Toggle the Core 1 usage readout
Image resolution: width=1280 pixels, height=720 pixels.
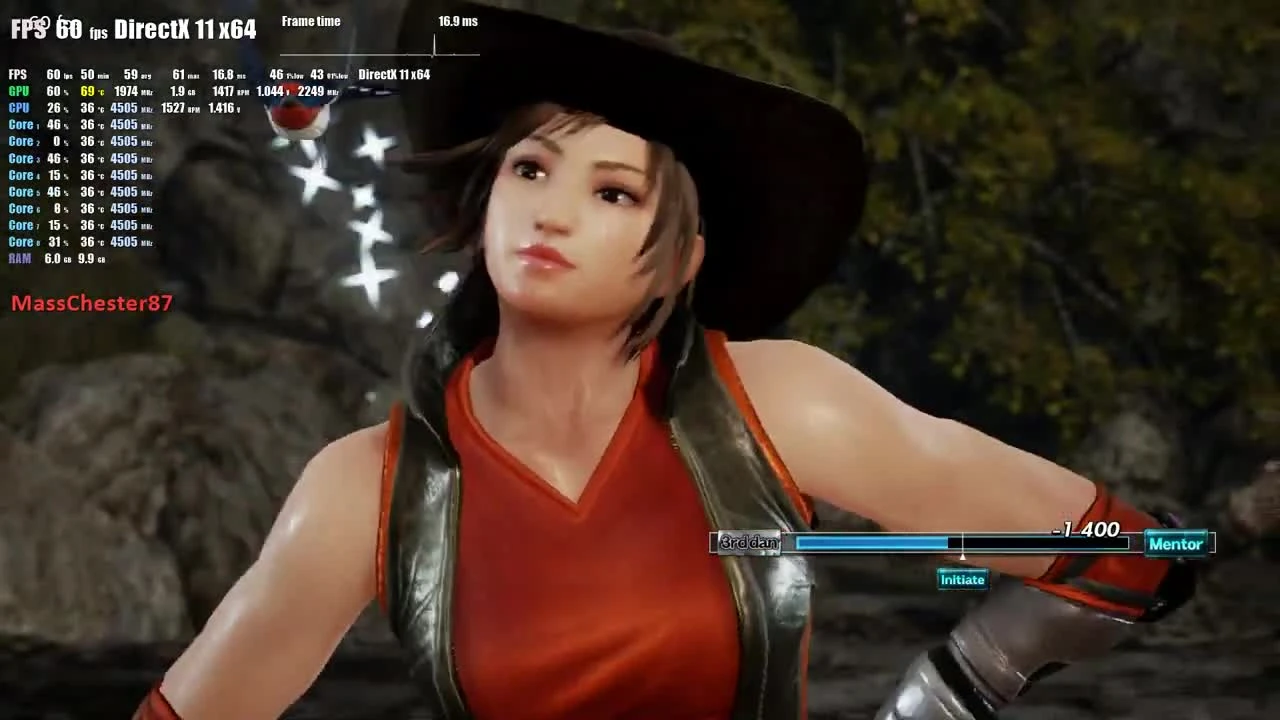55,124
